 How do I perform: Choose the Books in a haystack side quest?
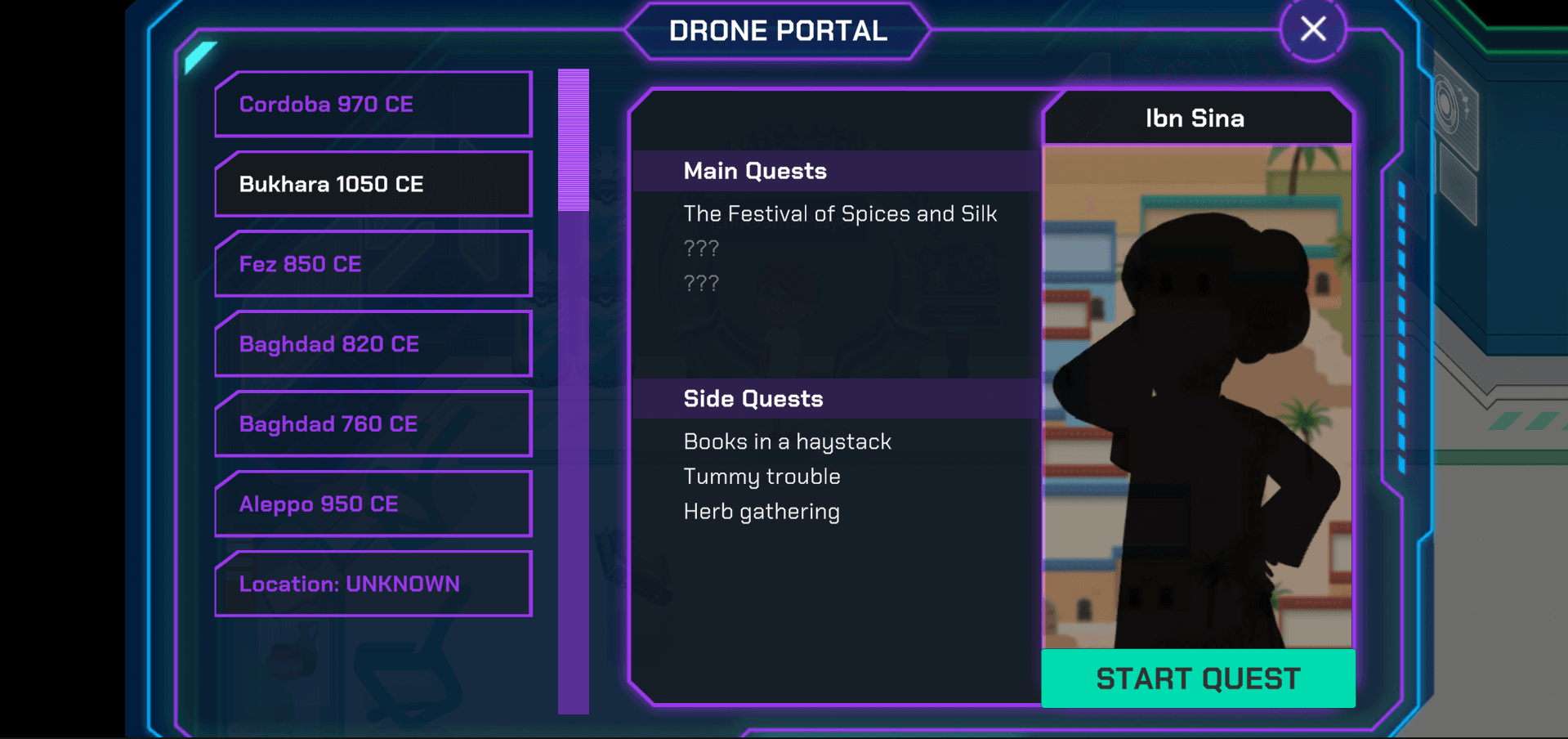[x=787, y=442]
